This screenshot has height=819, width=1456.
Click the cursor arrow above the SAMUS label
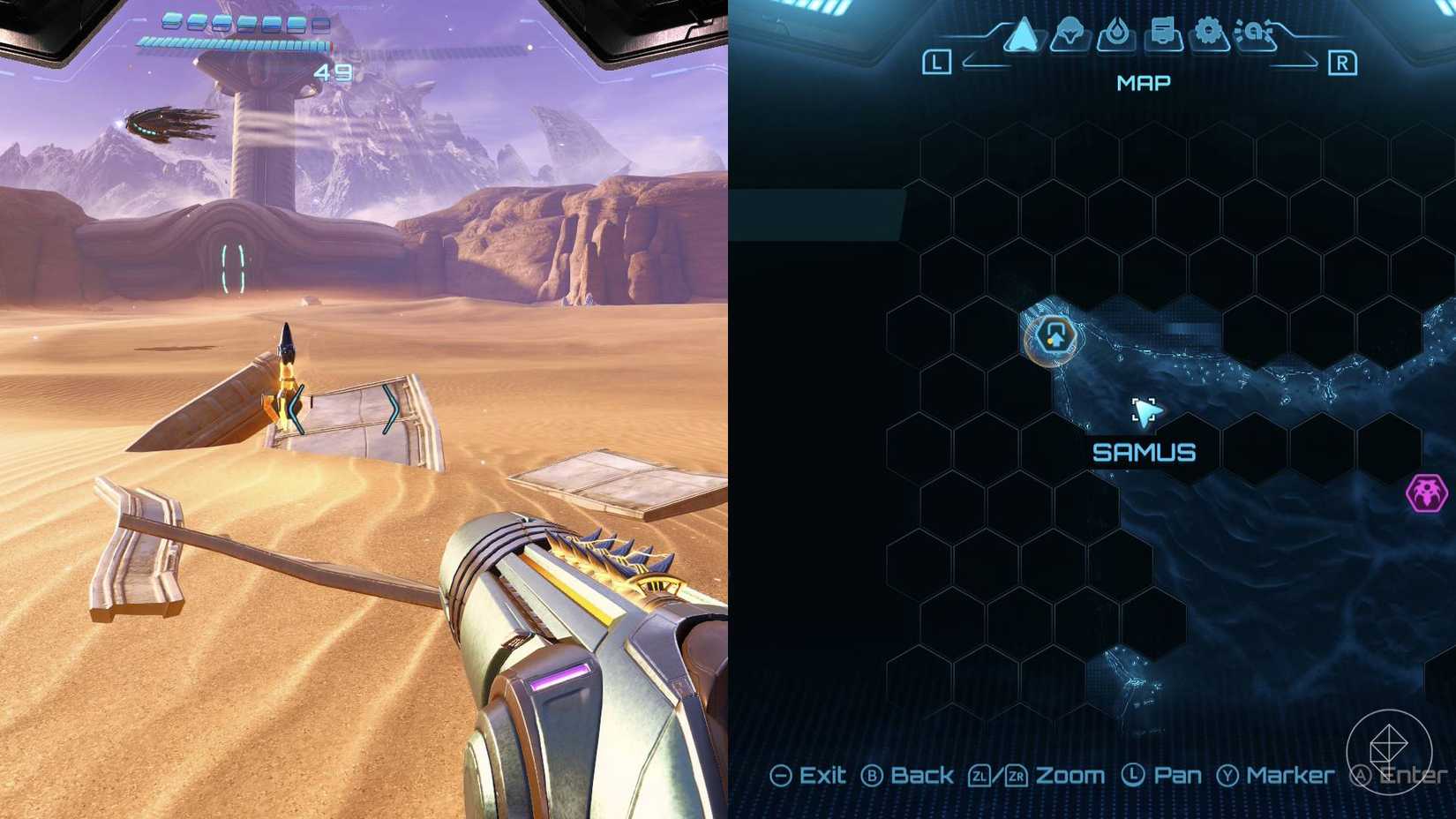1145,411
